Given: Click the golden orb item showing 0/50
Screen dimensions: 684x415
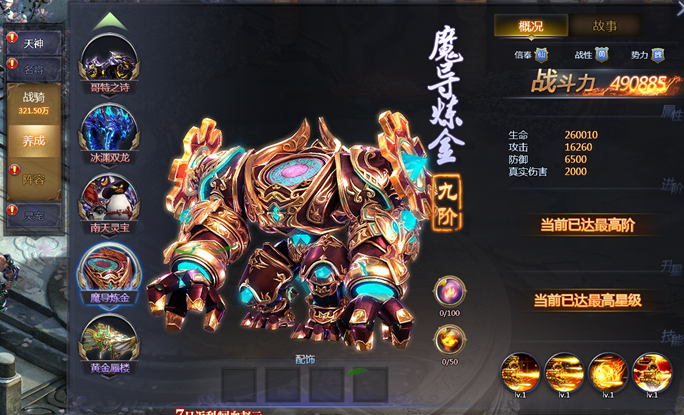Looking at the screenshot, I should click(x=447, y=340).
